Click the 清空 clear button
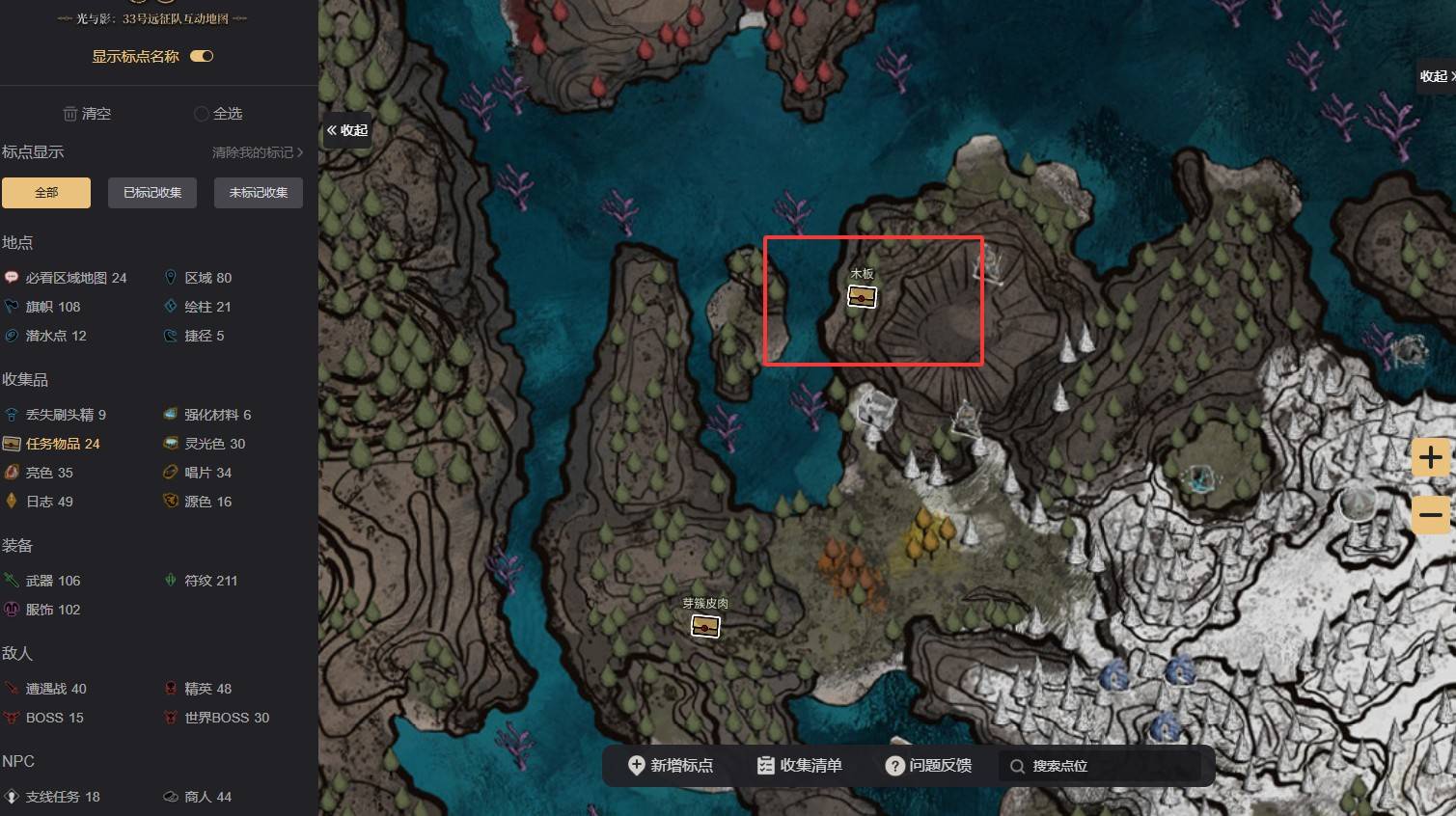The image size is (1456, 816). pos(87,114)
